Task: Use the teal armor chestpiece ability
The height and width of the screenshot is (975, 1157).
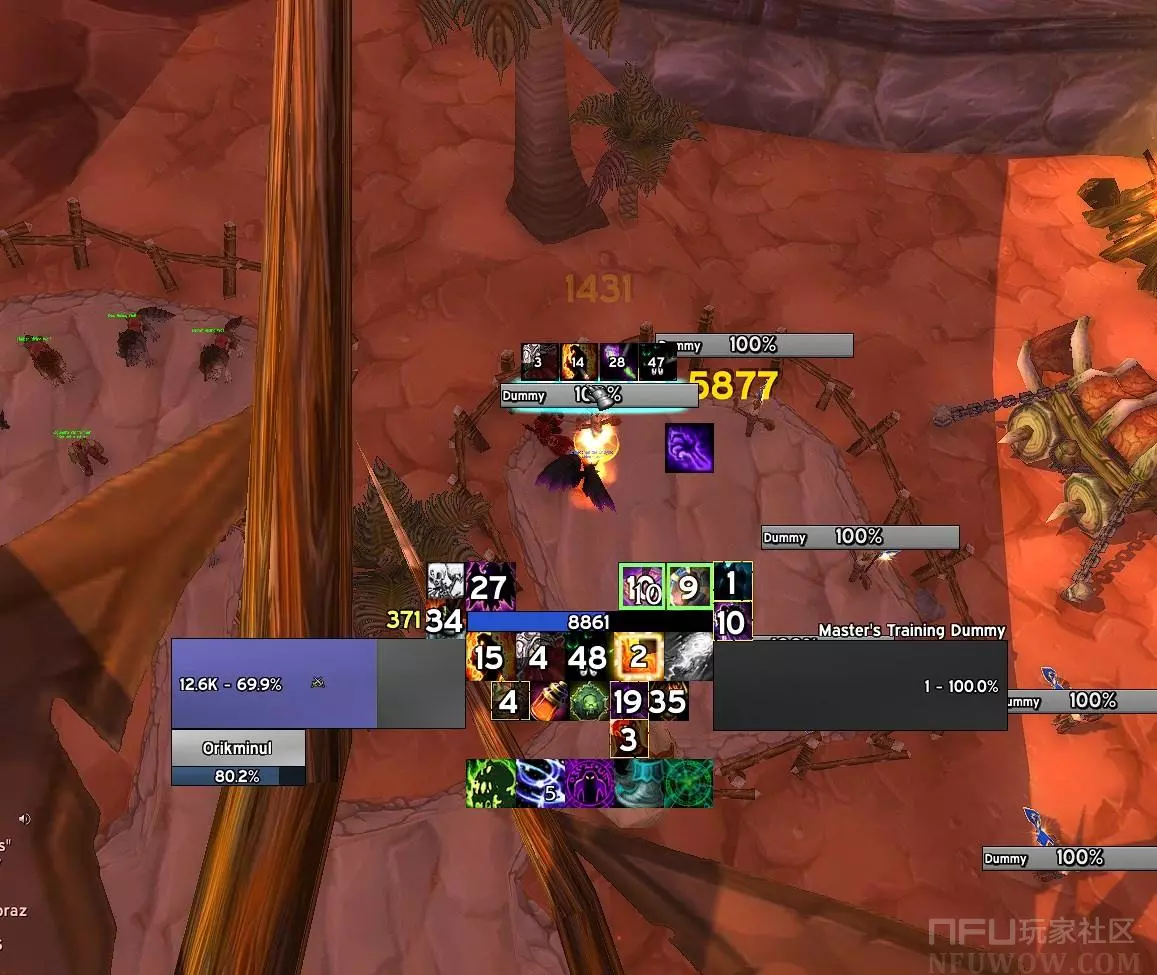Action: coord(638,783)
